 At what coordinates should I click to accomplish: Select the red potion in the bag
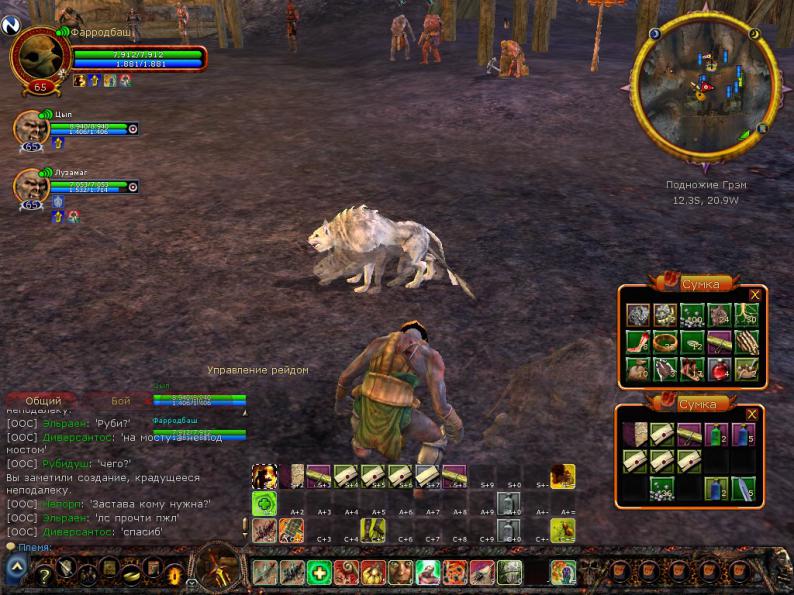coord(718,369)
